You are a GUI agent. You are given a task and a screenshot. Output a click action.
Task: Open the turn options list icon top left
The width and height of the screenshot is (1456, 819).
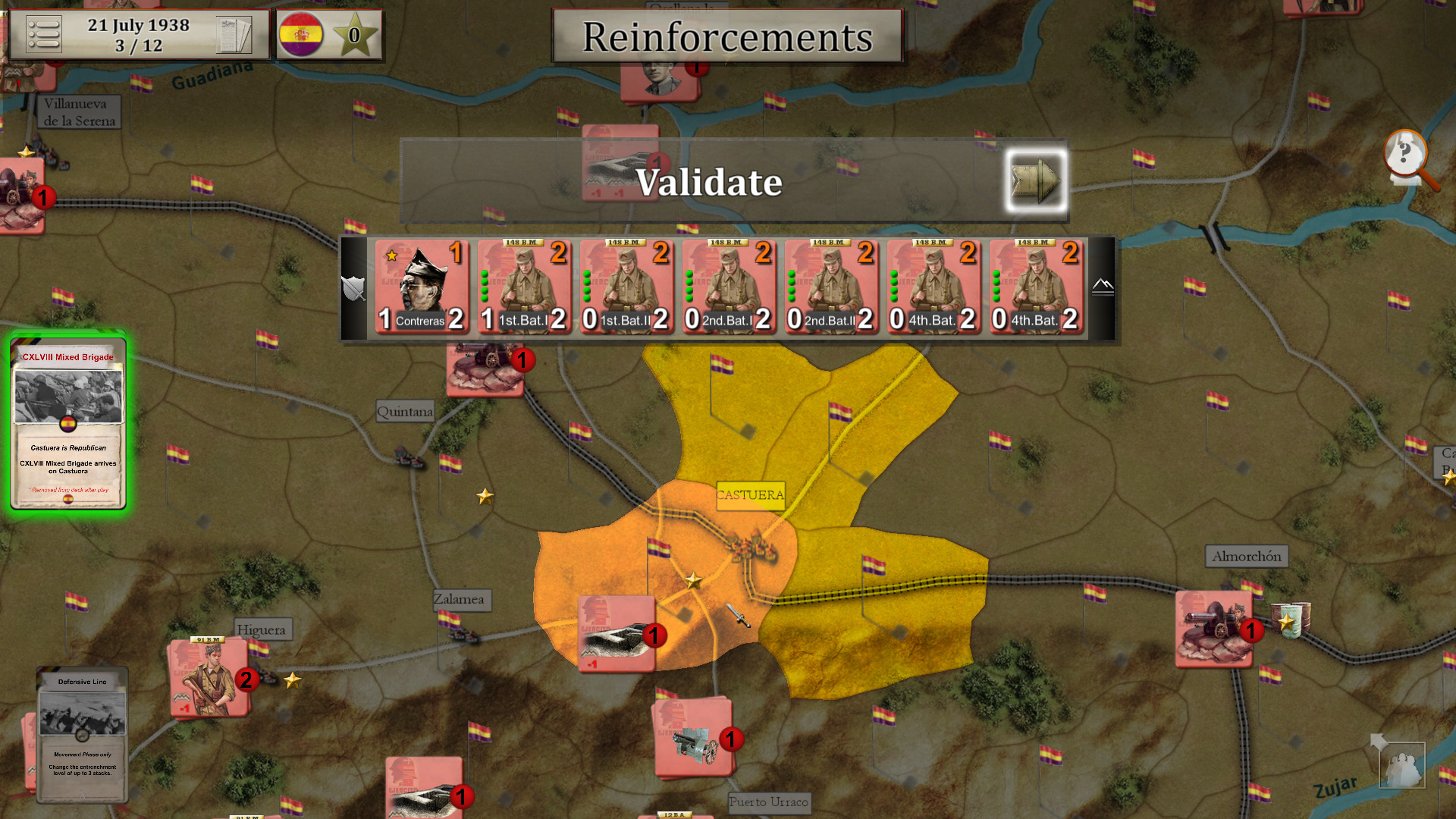pyautogui.click(x=43, y=33)
